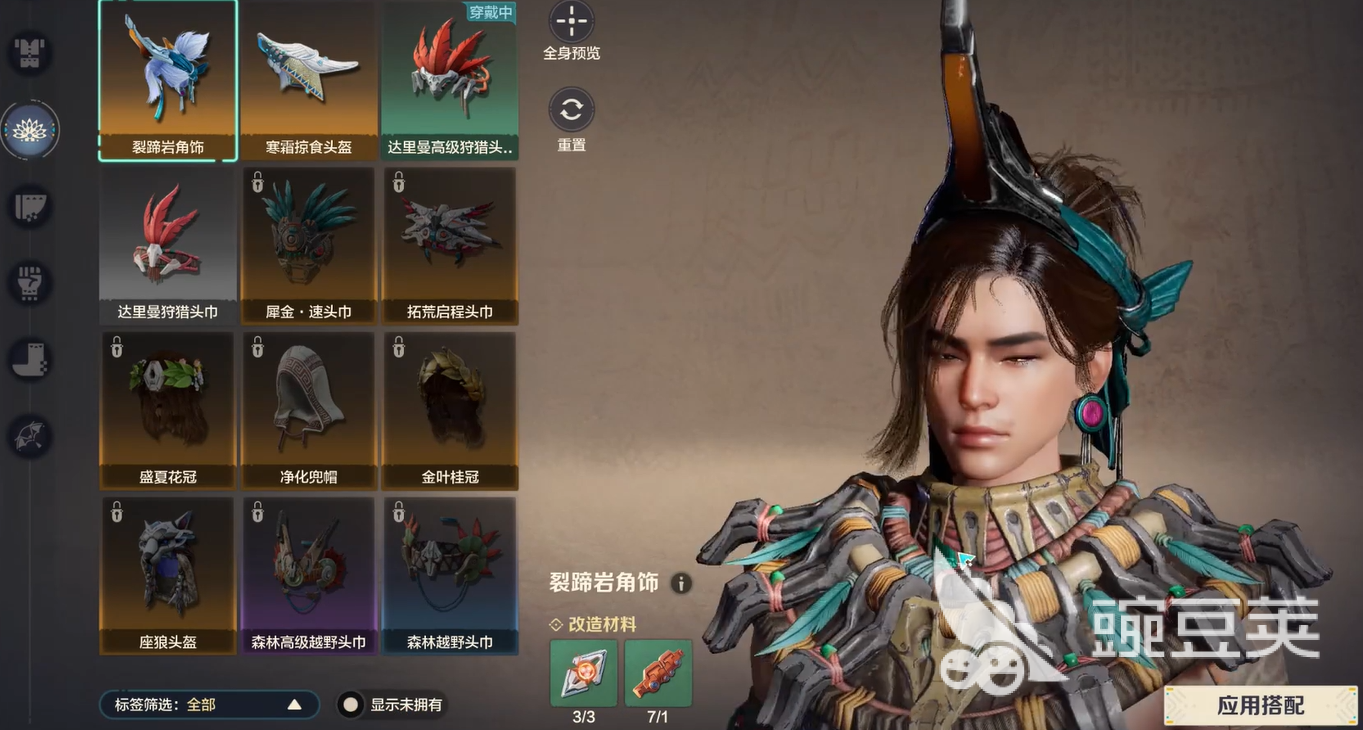Image resolution: width=1363 pixels, height=730 pixels.
Task: Select the locked 犀金·速头巾 tile
Action: 309,245
